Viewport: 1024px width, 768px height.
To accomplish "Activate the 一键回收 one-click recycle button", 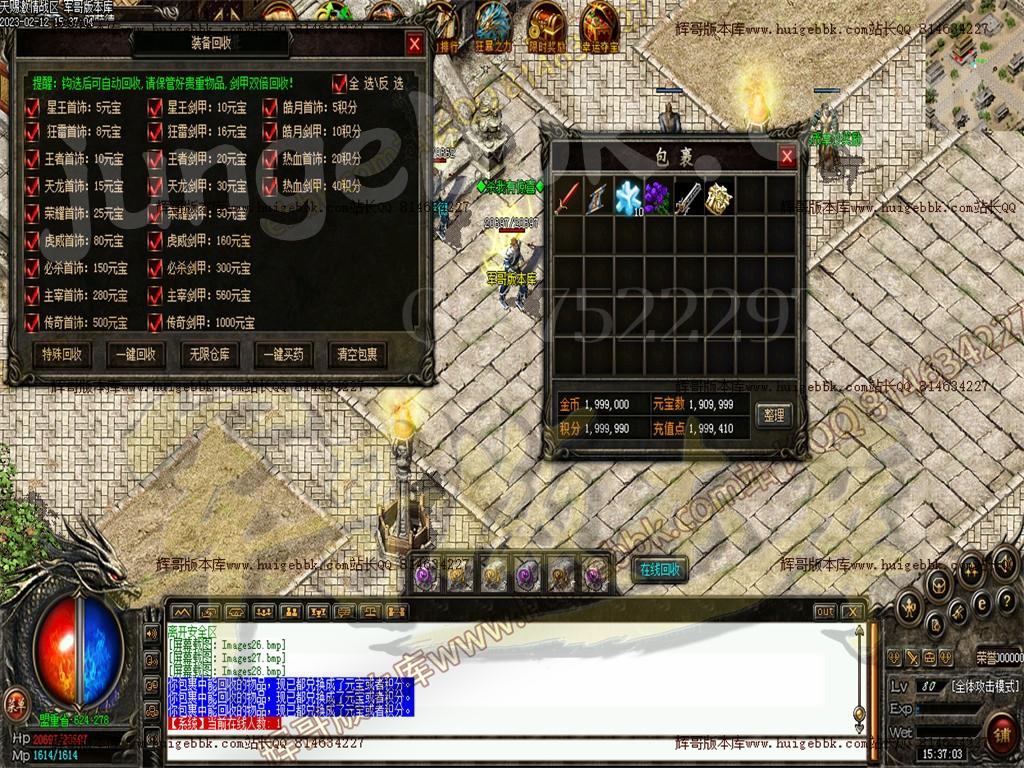I will (136, 354).
